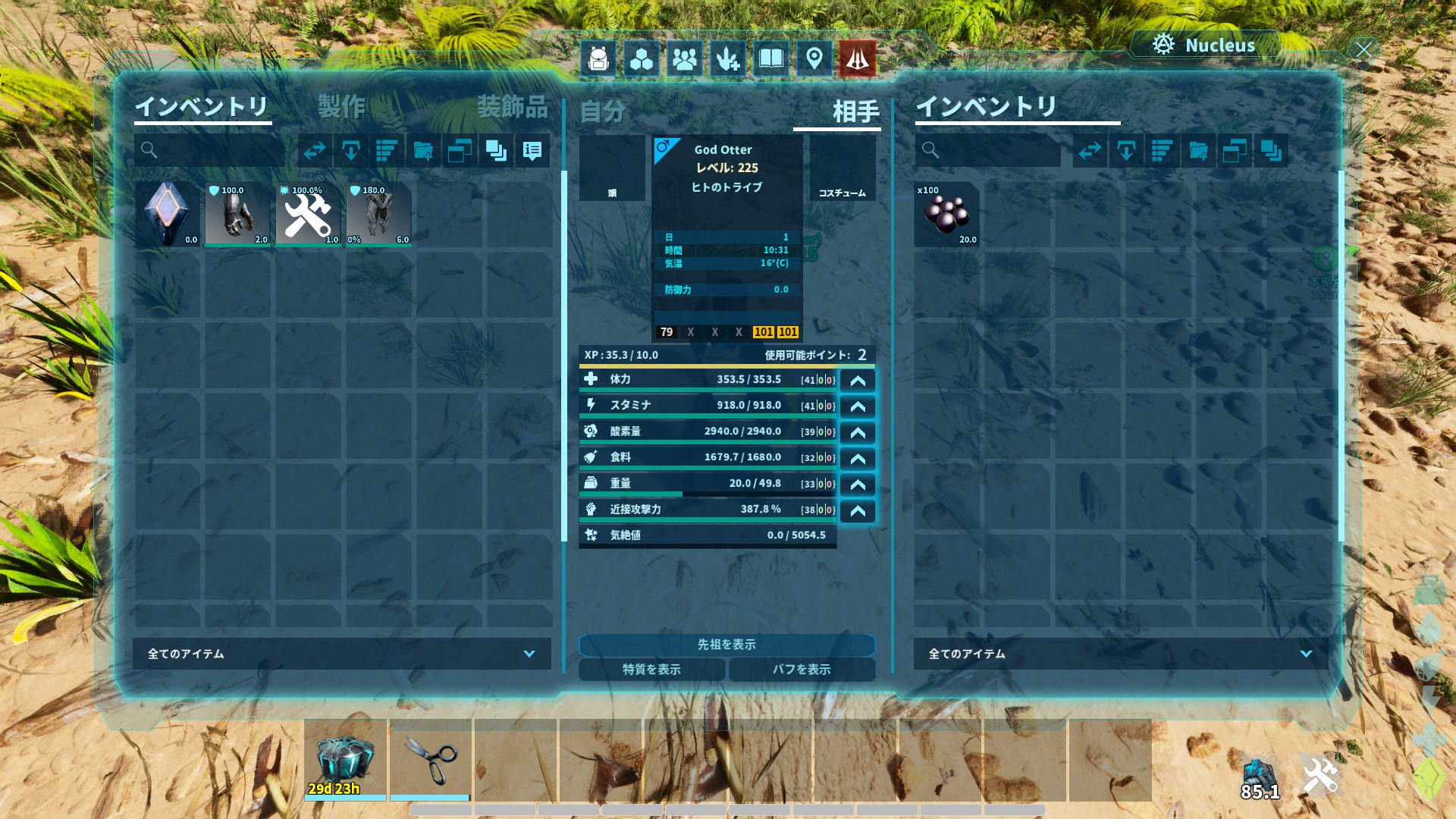Image resolution: width=1456 pixels, height=819 pixels.
Task: Show buffs via バフを表示 button
Action: (802, 670)
